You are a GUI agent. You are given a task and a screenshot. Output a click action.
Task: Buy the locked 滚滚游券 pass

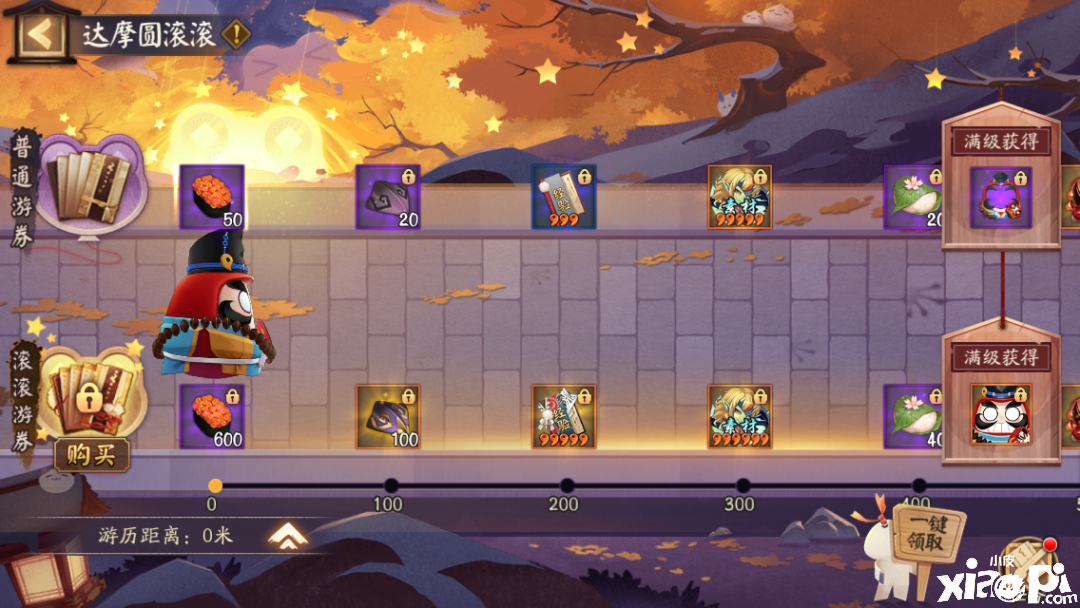91,455
